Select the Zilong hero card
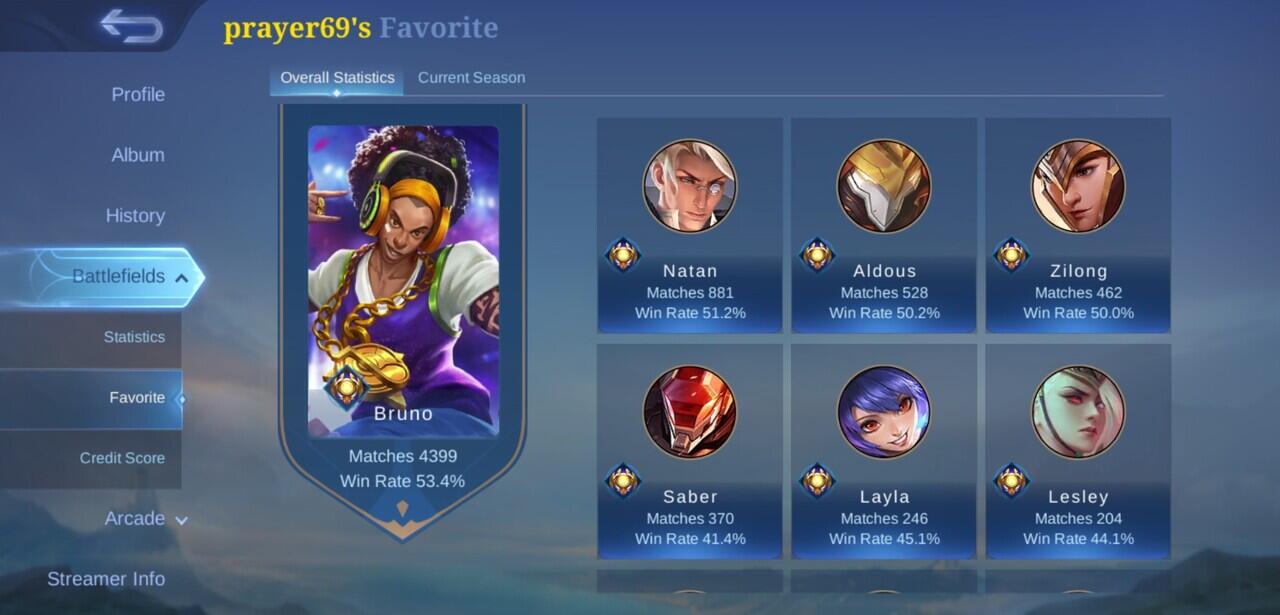 [x=1078, y=226]
